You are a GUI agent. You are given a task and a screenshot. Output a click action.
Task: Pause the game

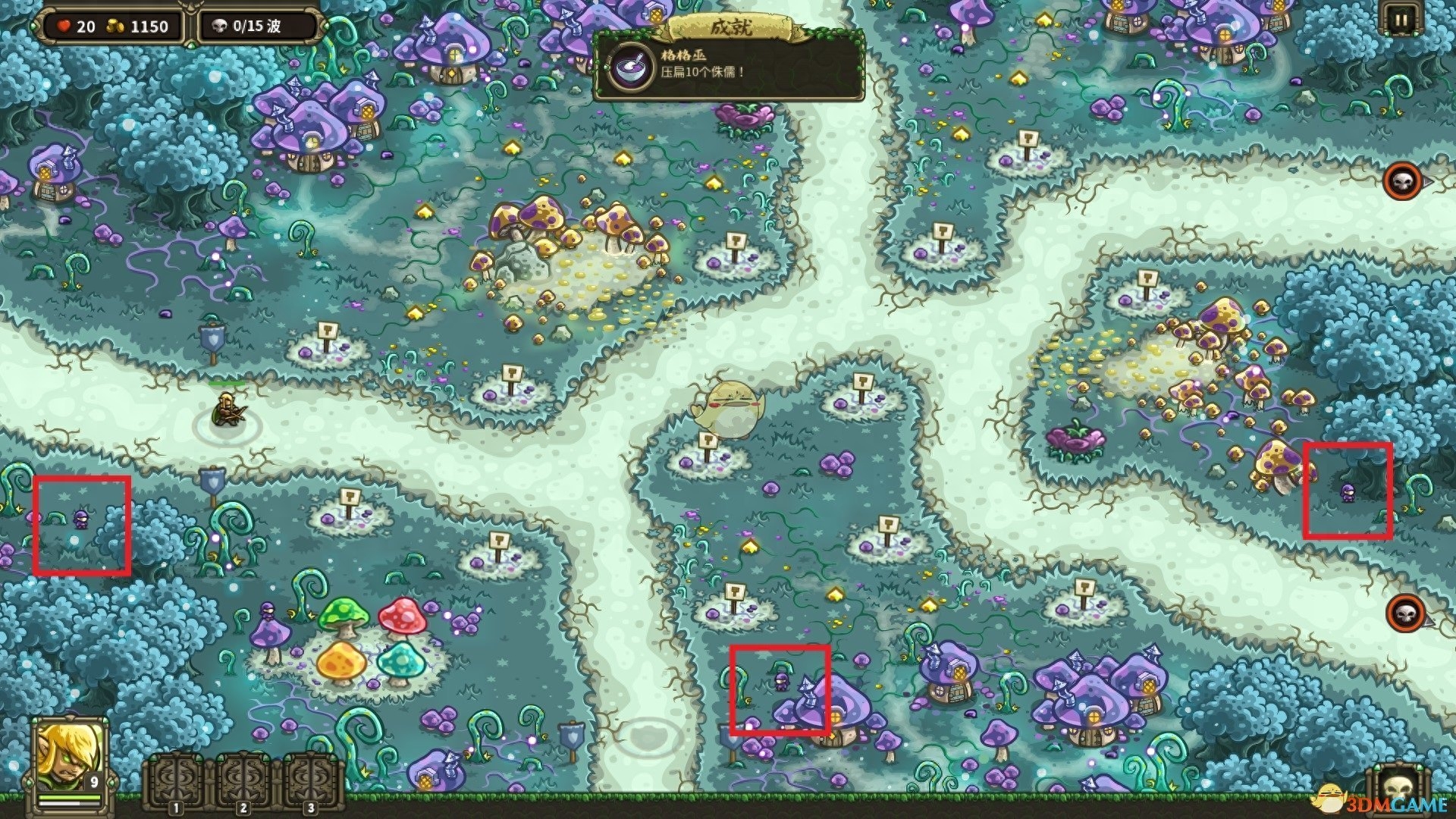click(1400, 20)
